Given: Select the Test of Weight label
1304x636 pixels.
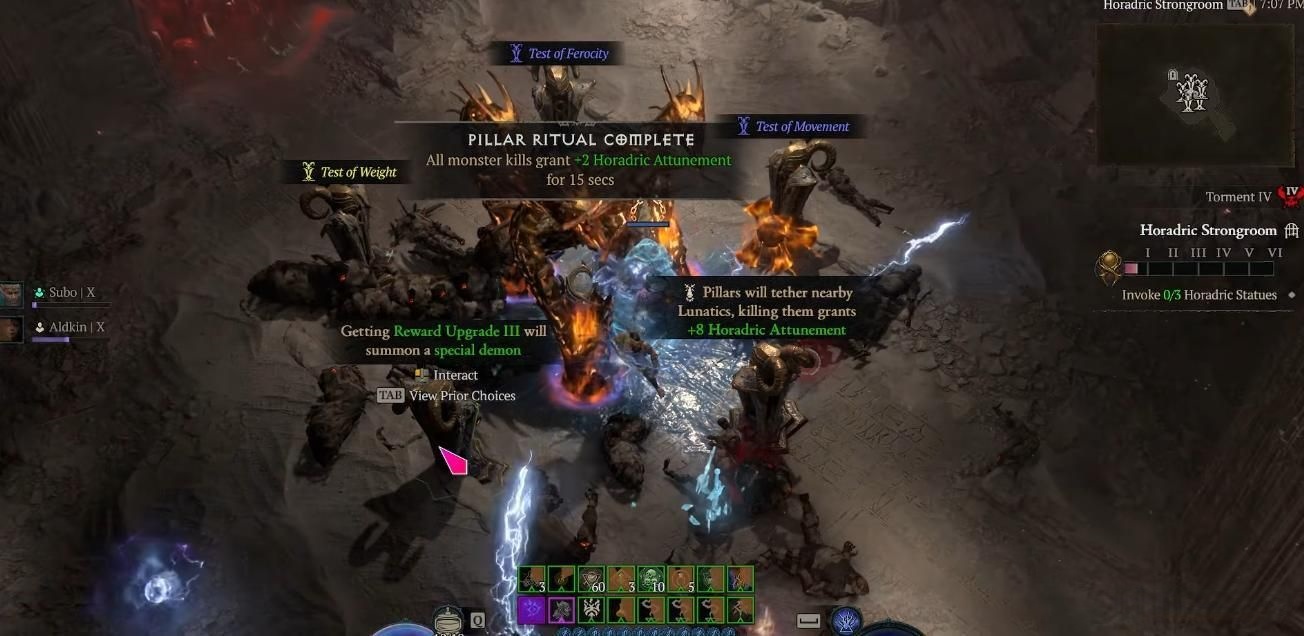Looking at the screenshot, I should coord(349,172).
